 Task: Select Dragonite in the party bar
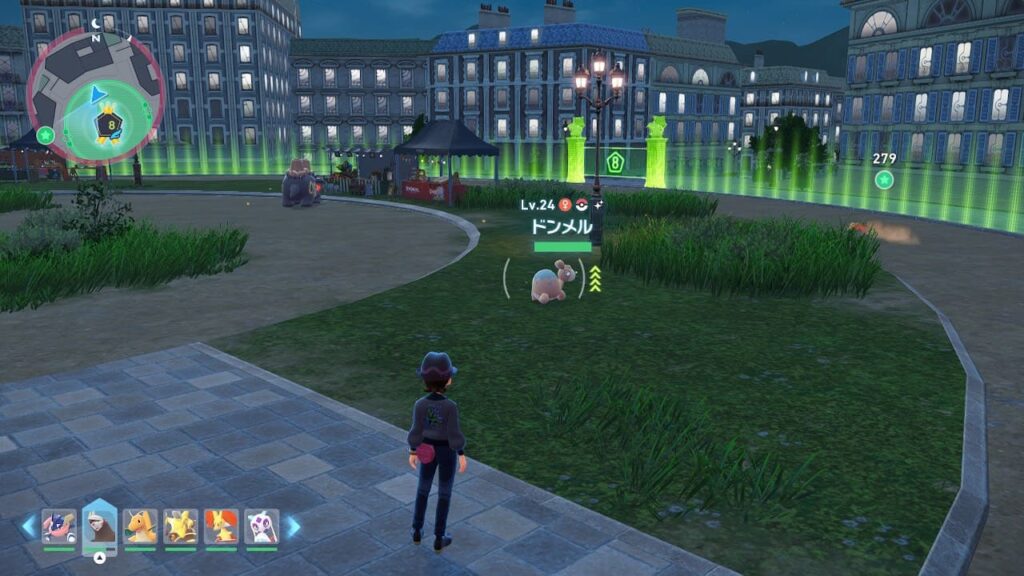[141, 526]
